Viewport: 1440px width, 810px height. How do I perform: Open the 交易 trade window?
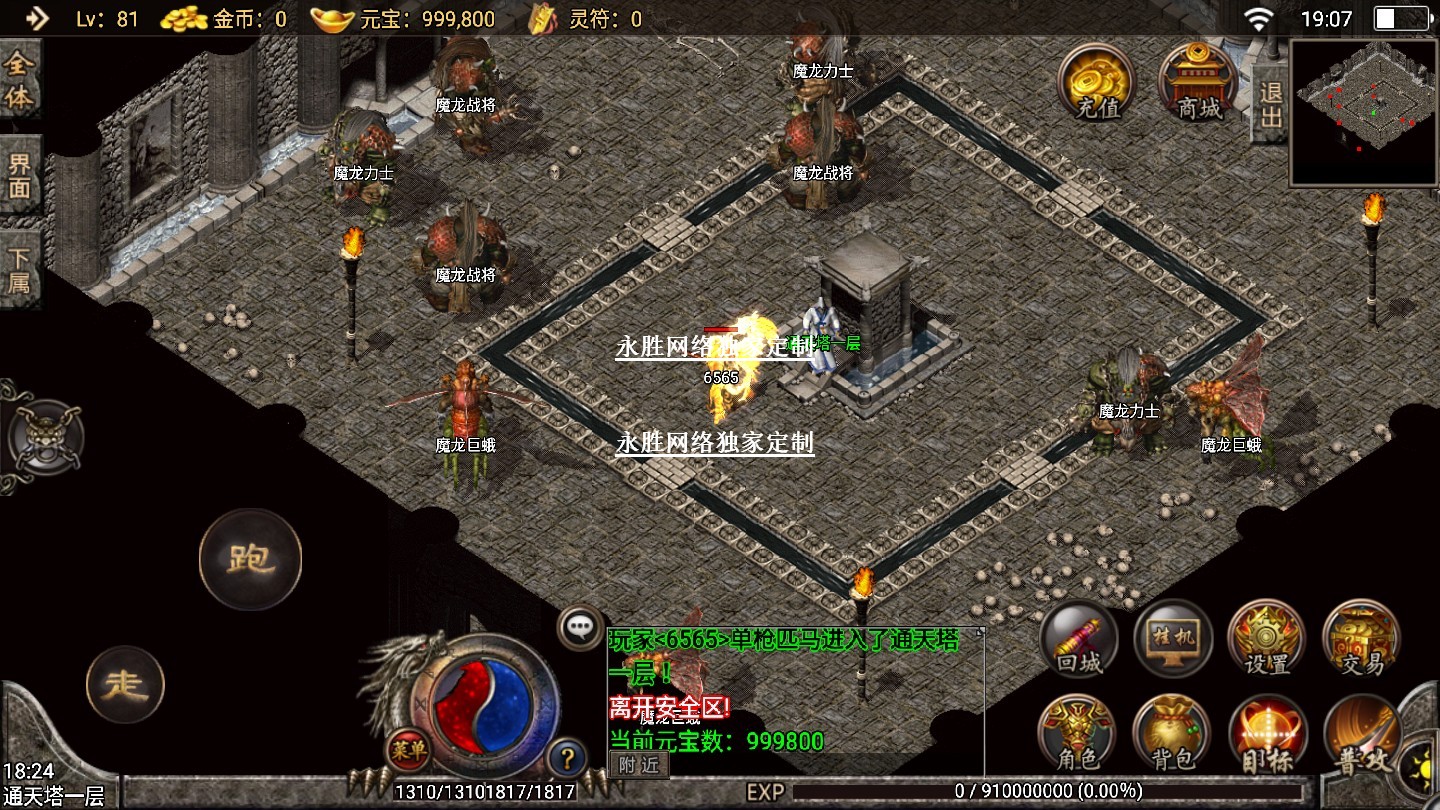[1361, 640]
